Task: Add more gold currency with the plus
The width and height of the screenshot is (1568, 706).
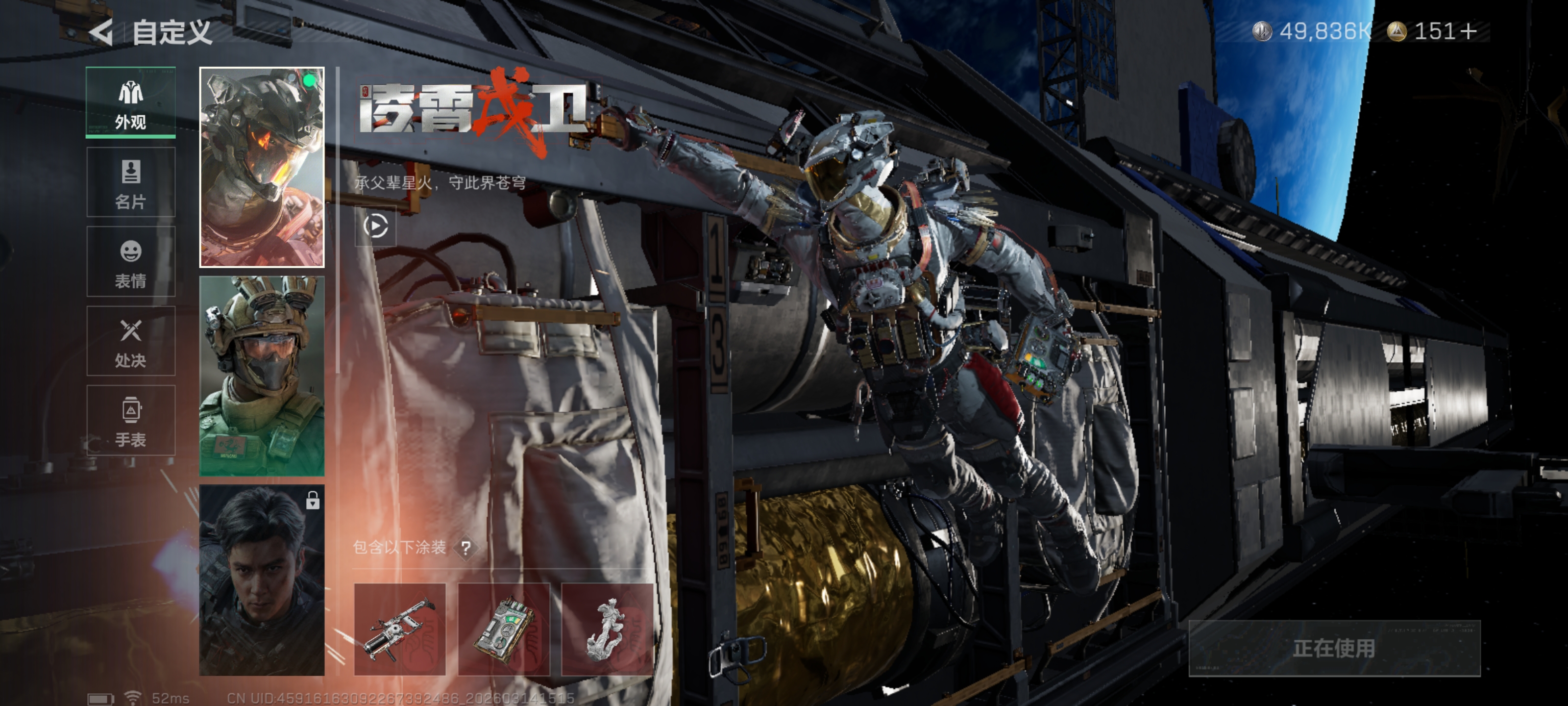Action: (x=1468, y=31)
